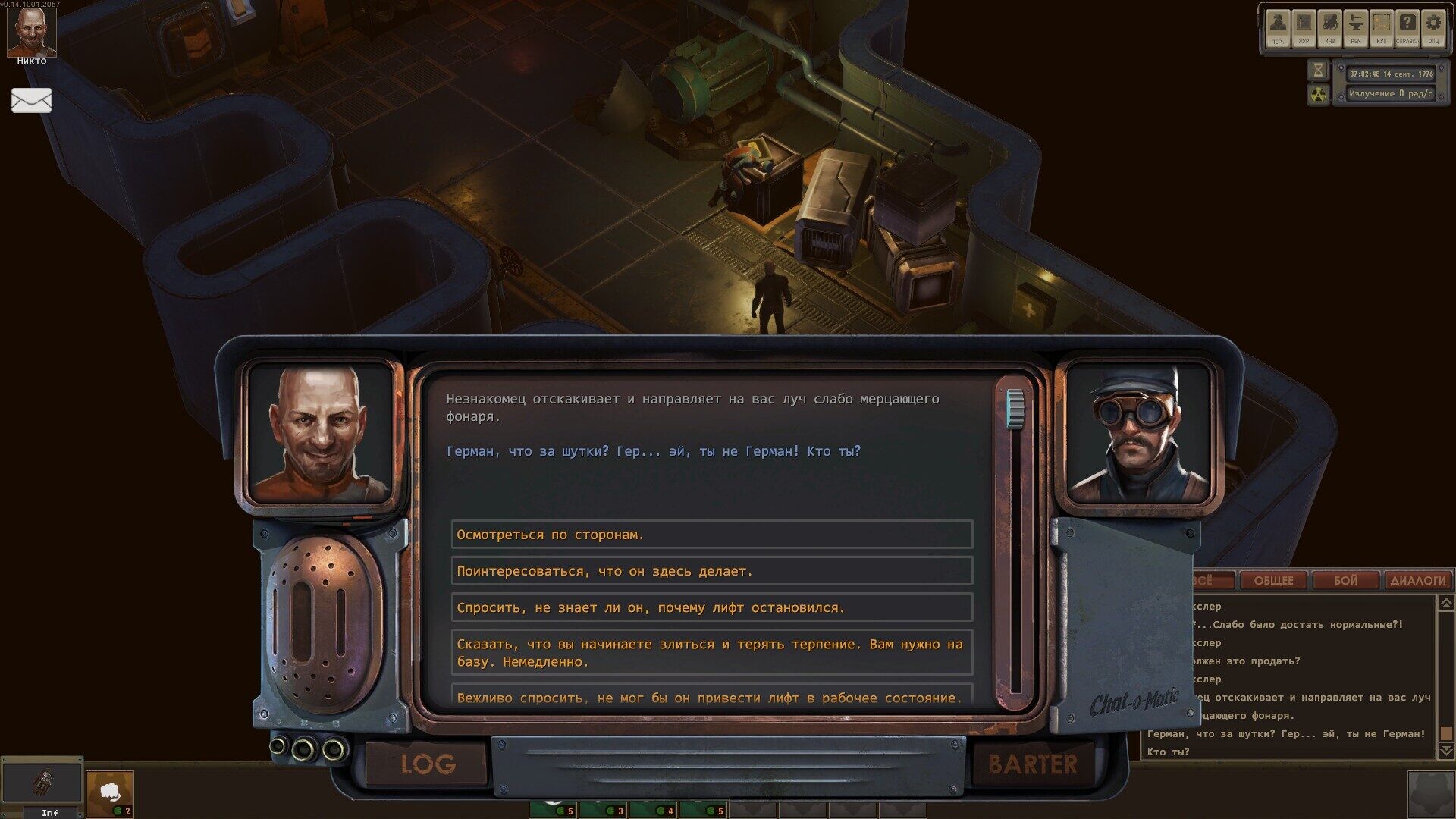Choose the angry "Немедленно" reply option
The height and width of the screenshot is (819, 1456).
coord(711,653)
